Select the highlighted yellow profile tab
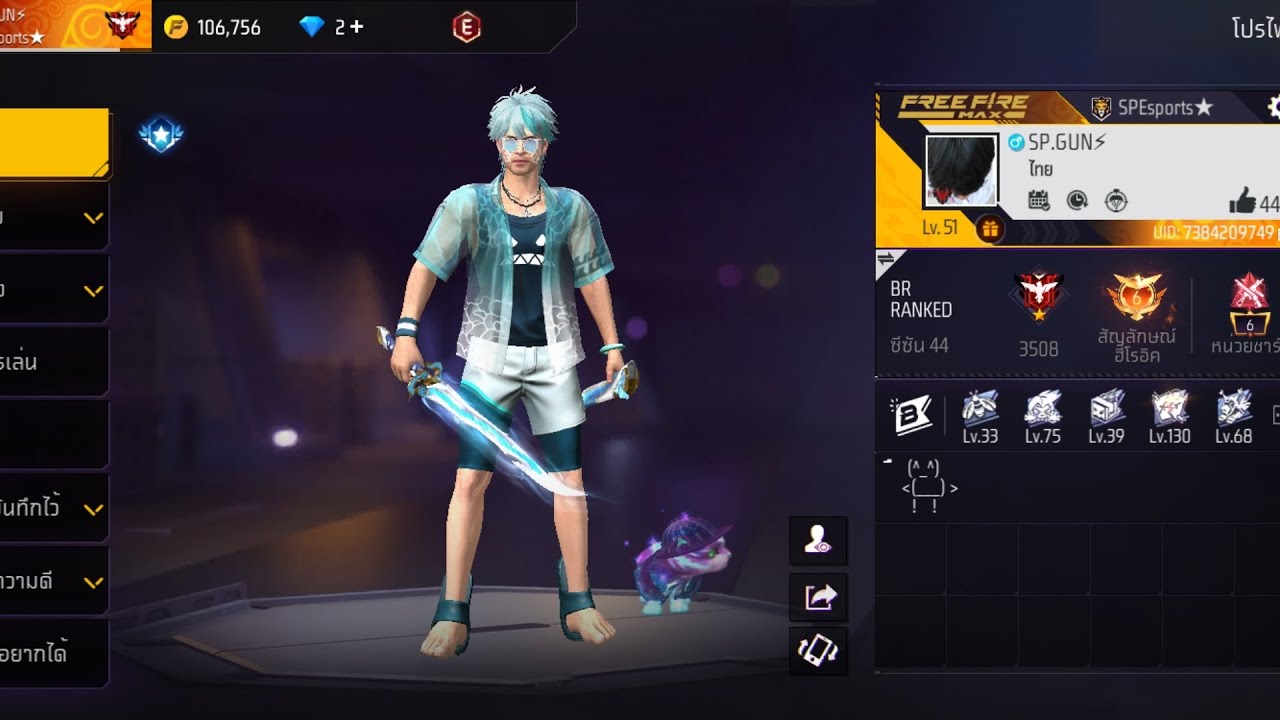This screenshot has height=720, width=1280. pyautogui.click(x=54, y=142)
